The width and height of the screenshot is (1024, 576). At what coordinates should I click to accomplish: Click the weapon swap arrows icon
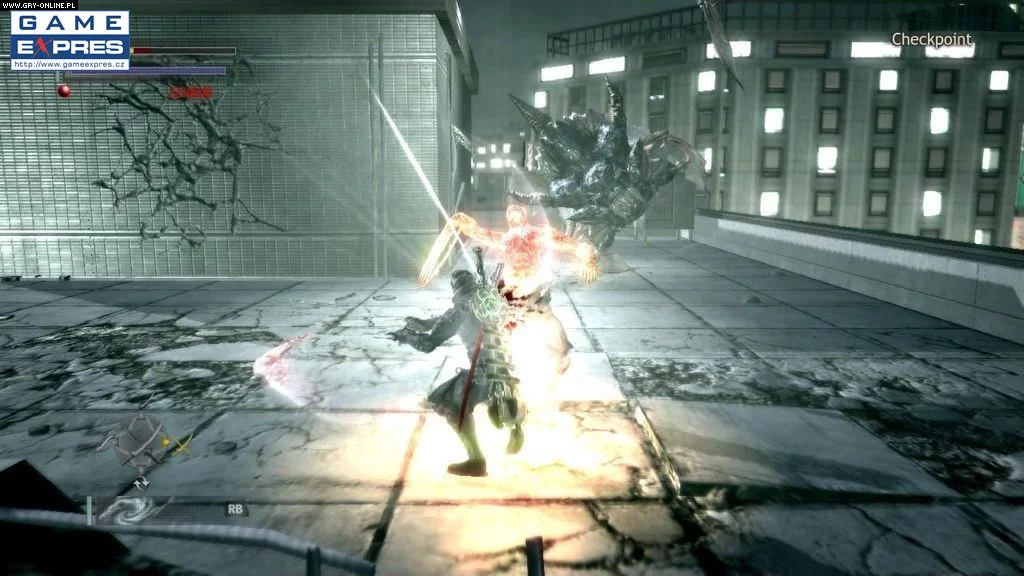[x=141, y=482]
